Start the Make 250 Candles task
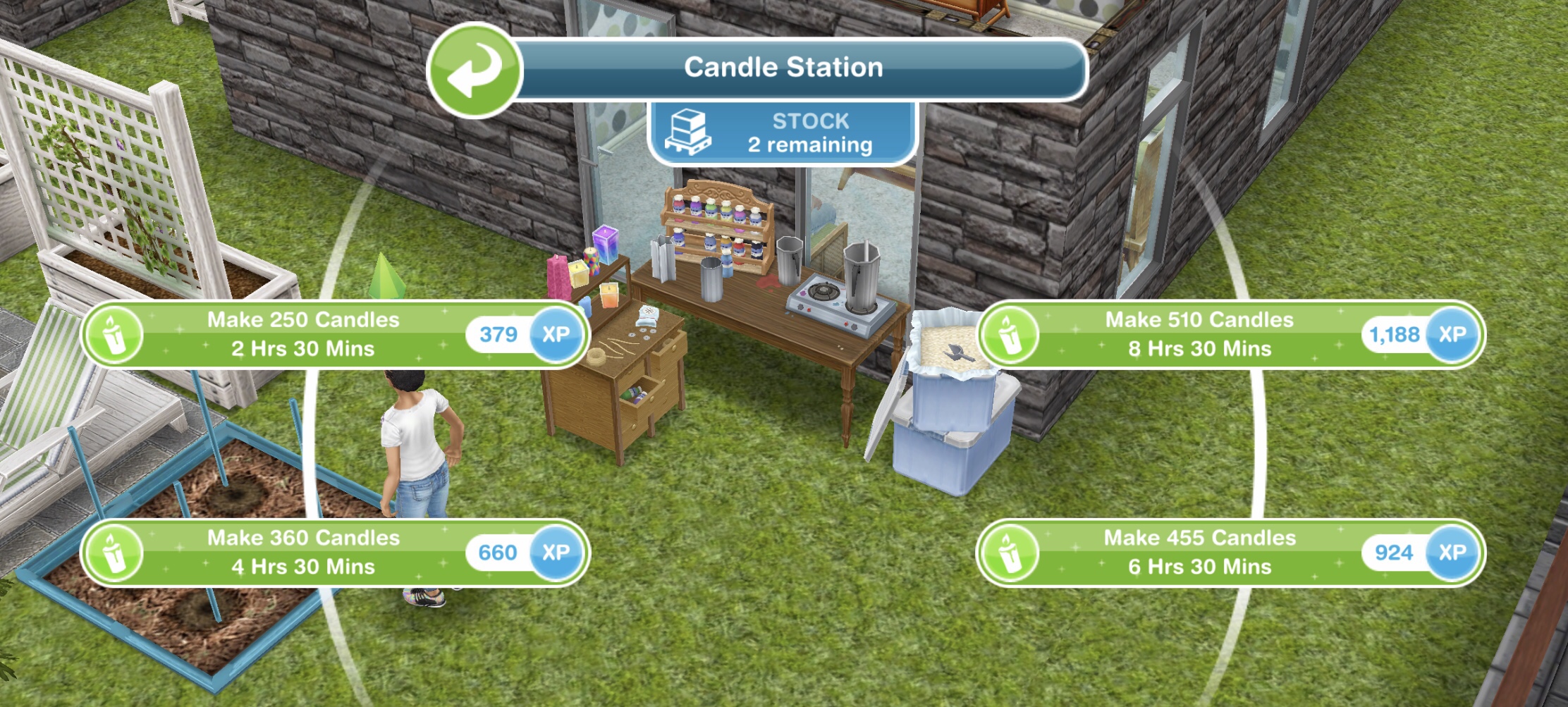 pos(303,336)
